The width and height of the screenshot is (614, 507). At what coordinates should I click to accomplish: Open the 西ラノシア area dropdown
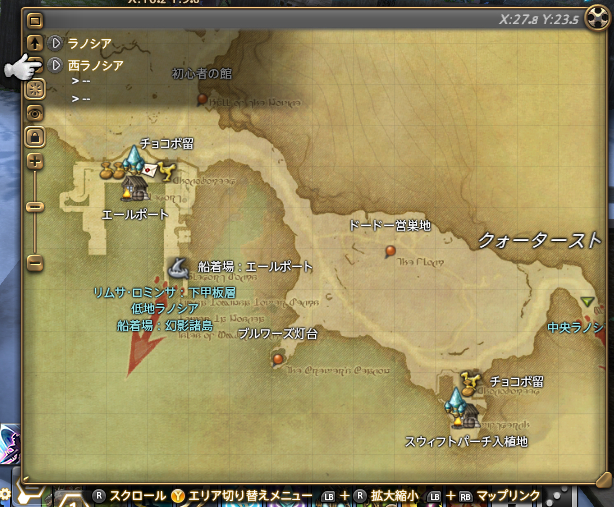54,65
